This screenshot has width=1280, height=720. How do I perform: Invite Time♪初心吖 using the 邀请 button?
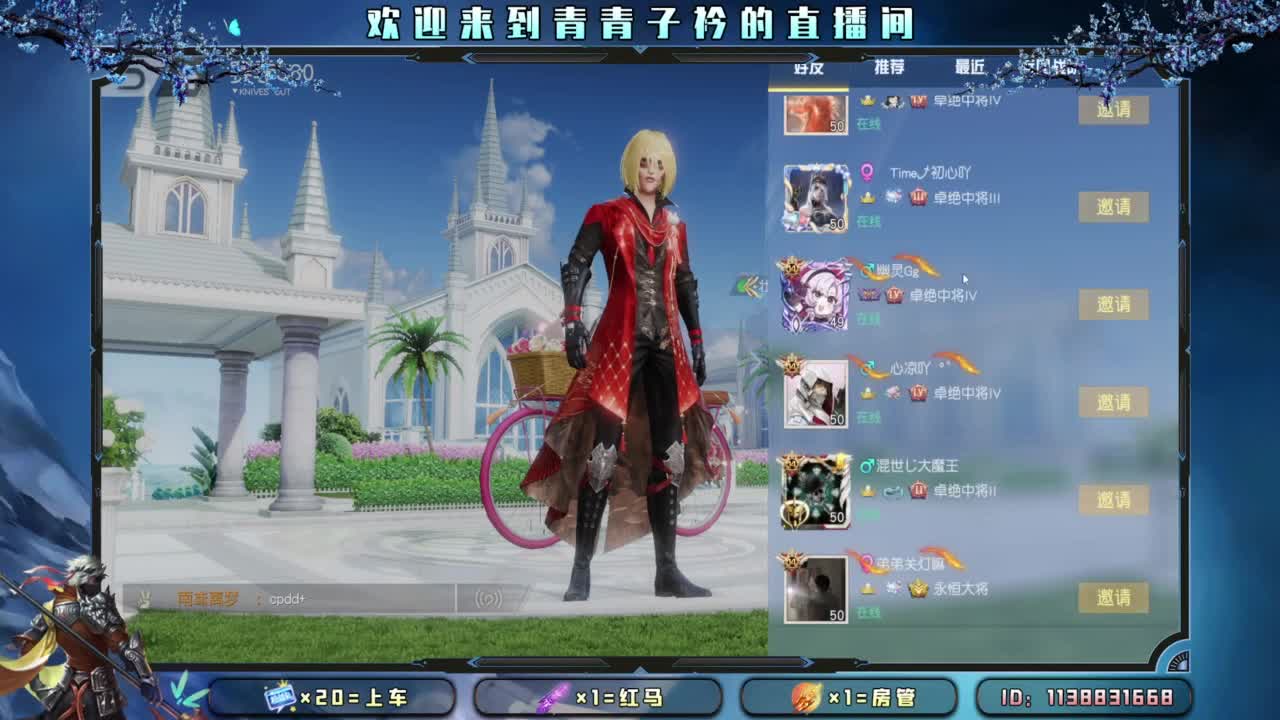1115,208
